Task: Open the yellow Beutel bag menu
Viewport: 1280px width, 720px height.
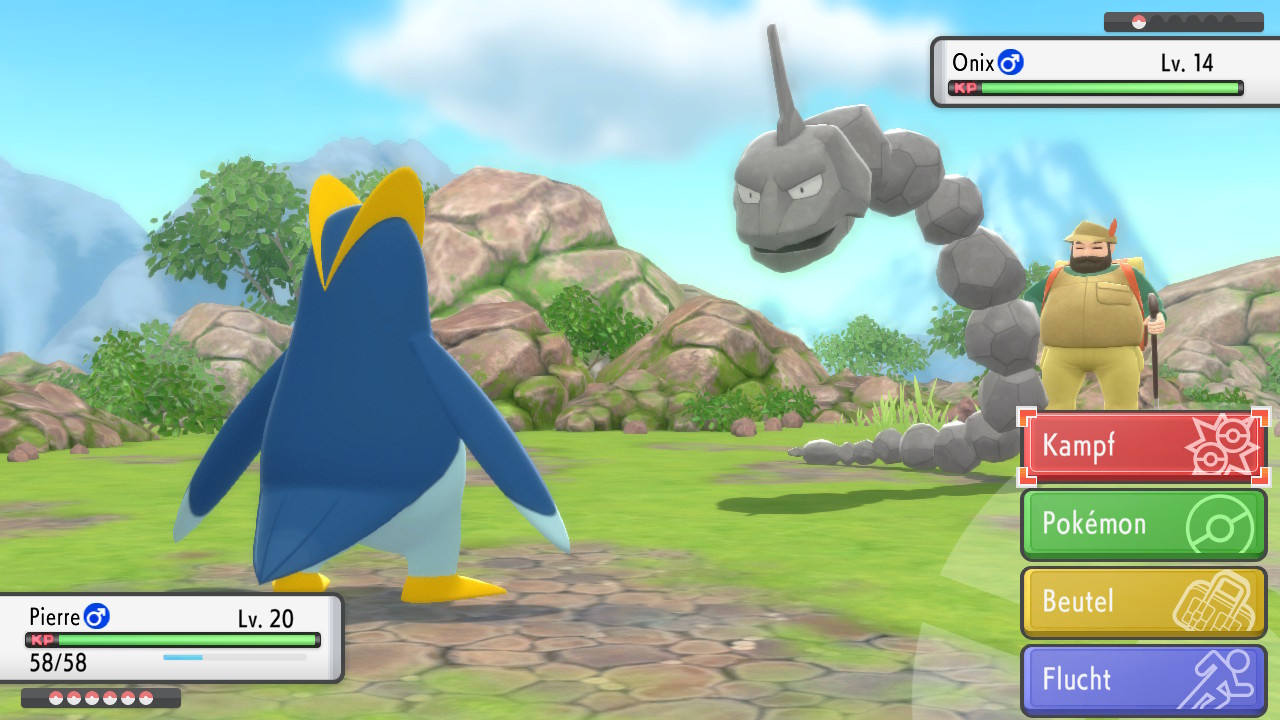Action: (1143, 602)
